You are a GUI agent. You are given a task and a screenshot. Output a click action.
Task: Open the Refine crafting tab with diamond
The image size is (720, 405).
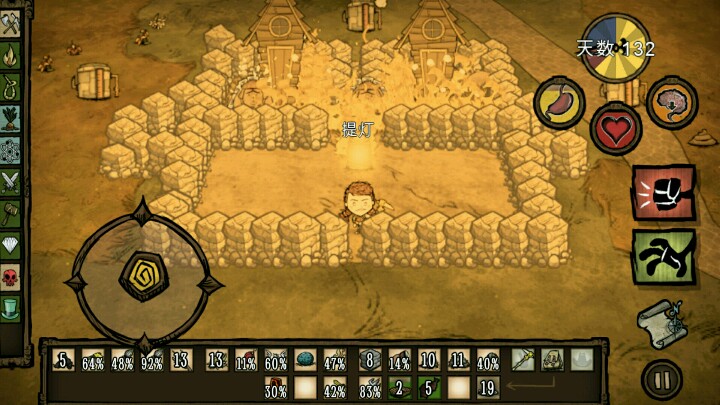point(11,243)
